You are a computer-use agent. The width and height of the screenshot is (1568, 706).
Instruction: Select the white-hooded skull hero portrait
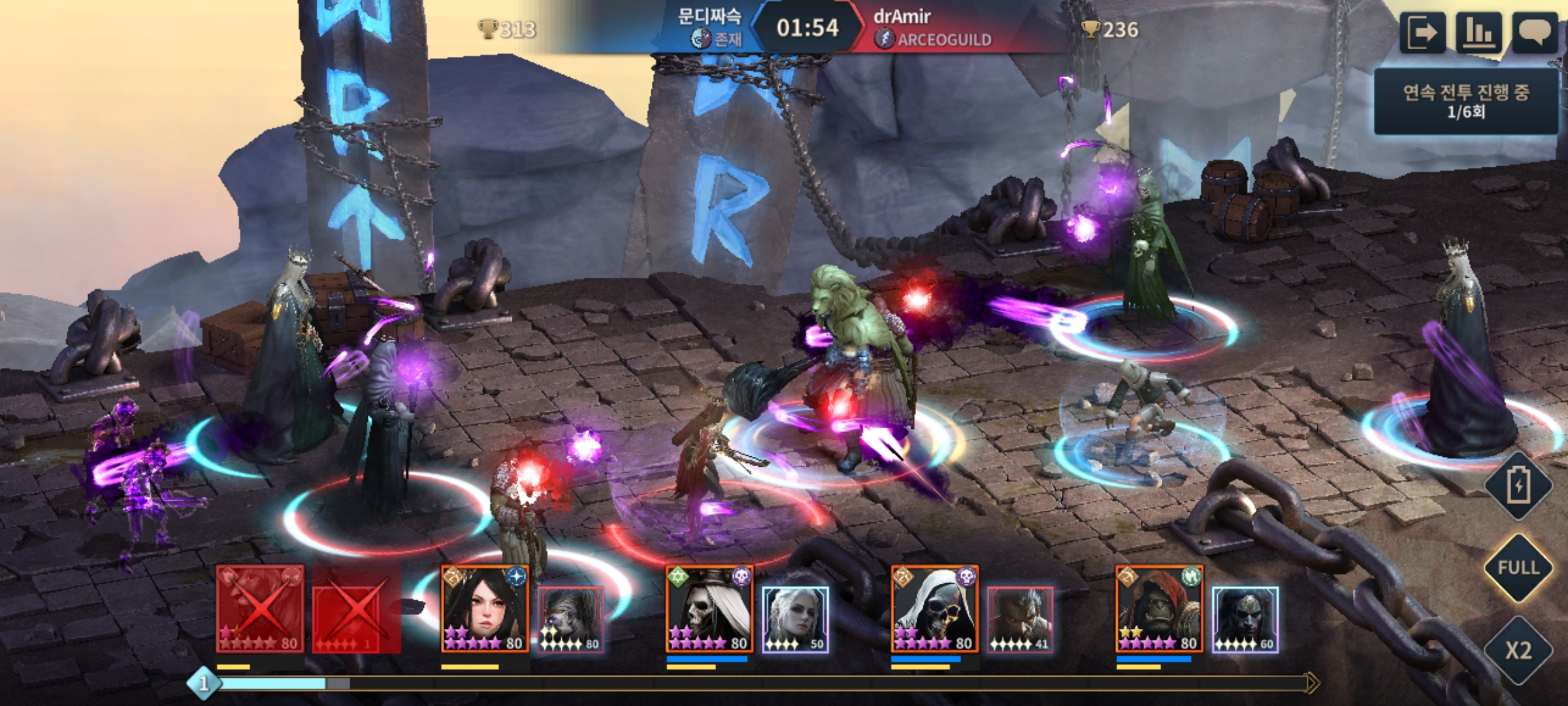coord(935,609)
